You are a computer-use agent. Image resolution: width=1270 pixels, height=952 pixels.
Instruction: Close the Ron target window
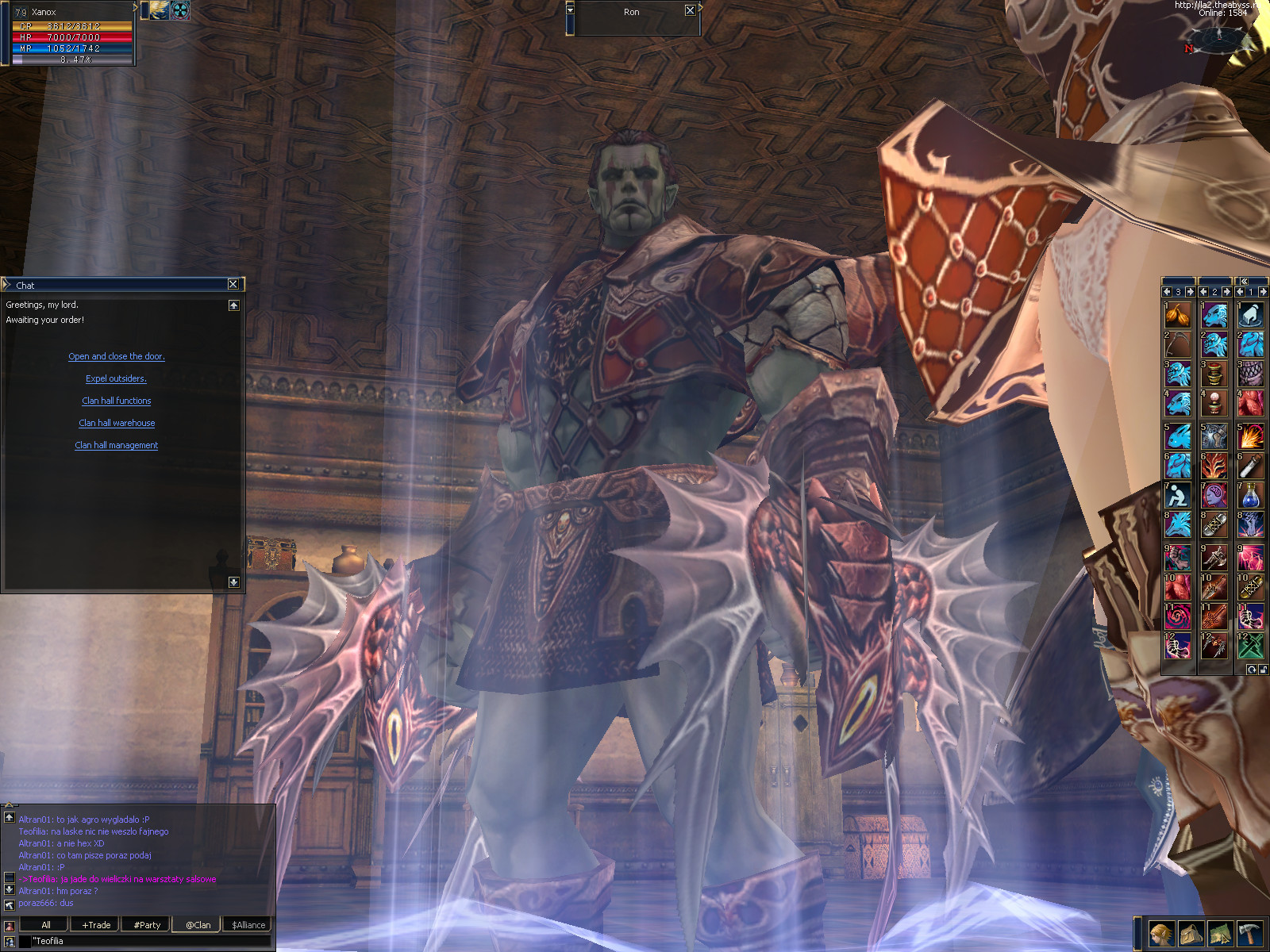click(x=690, y=10)
